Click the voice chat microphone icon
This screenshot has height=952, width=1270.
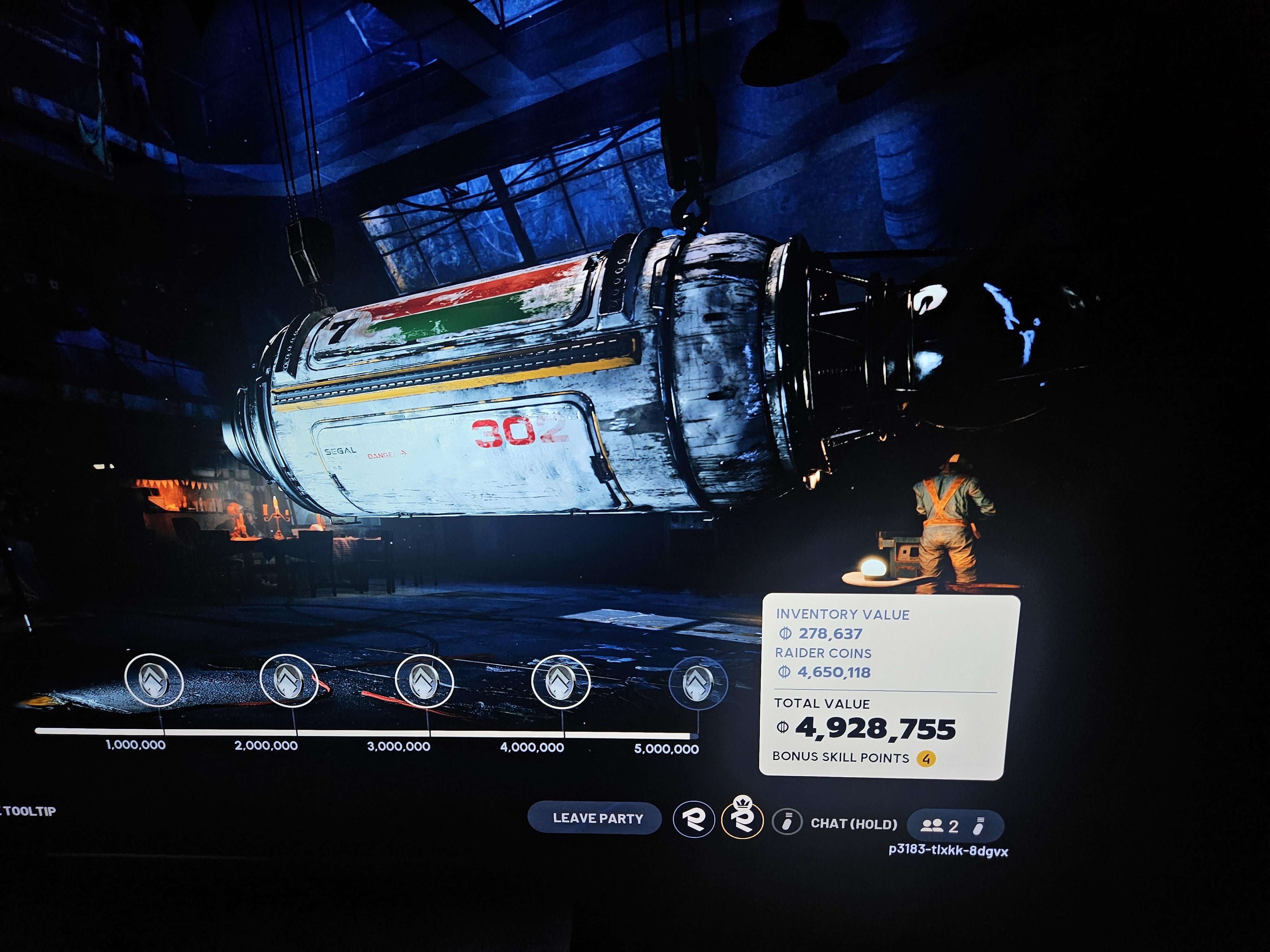[x=786, y=822]
